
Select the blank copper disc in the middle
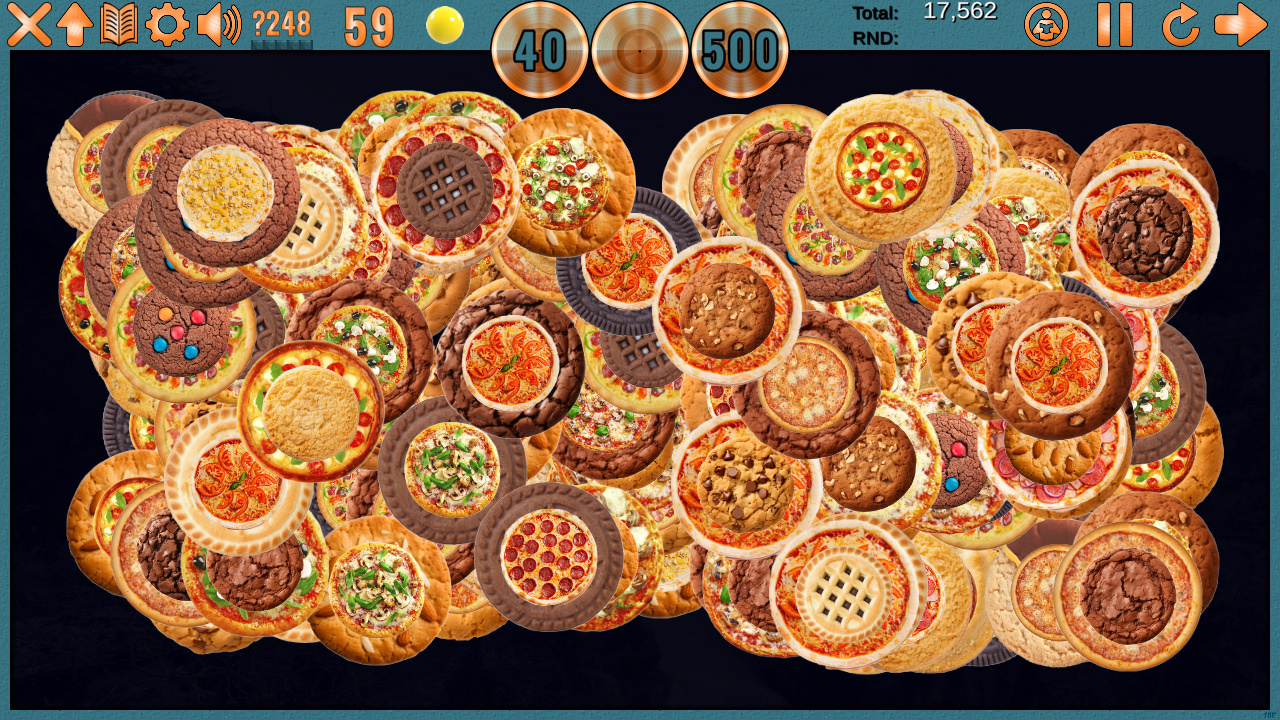pos(640,50)
